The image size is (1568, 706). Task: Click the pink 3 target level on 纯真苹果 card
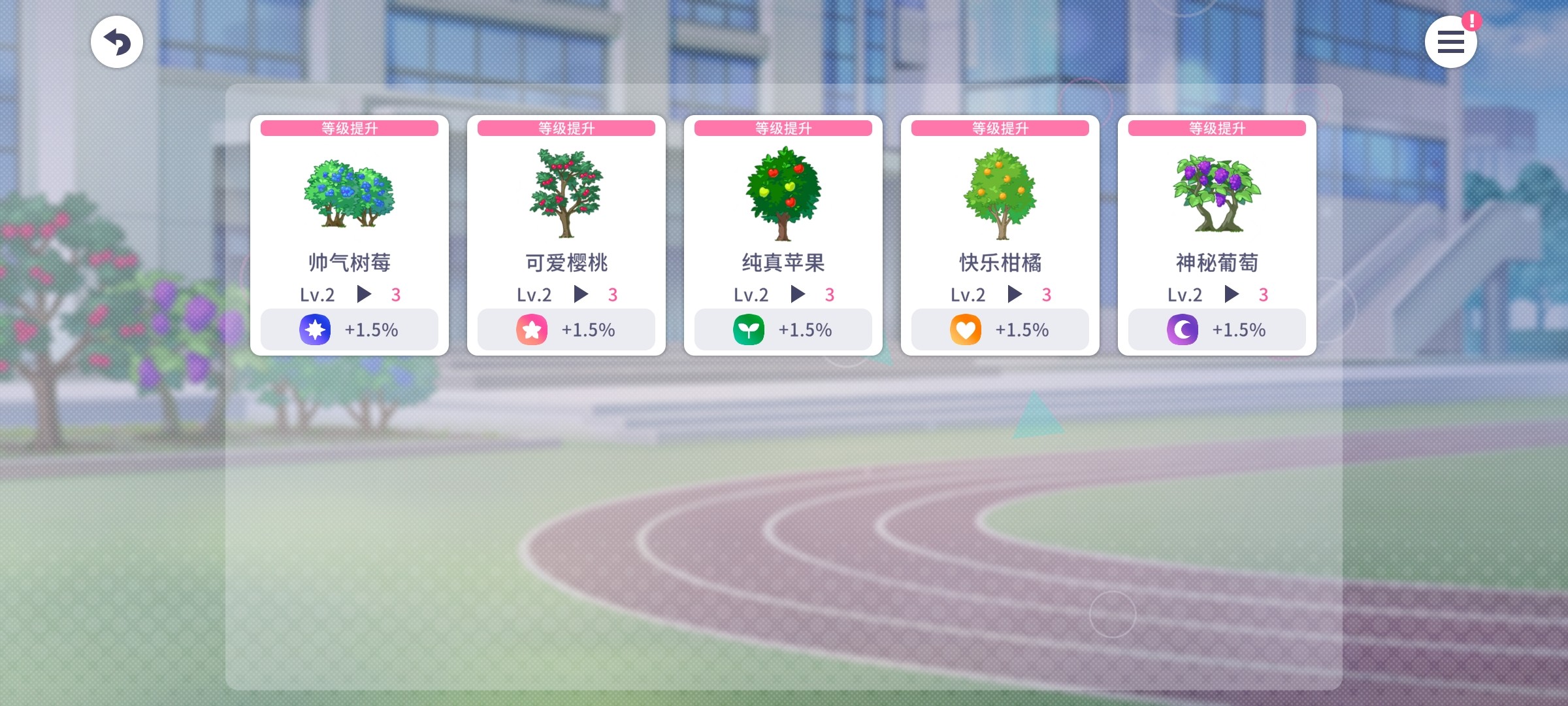pos(830,294)
